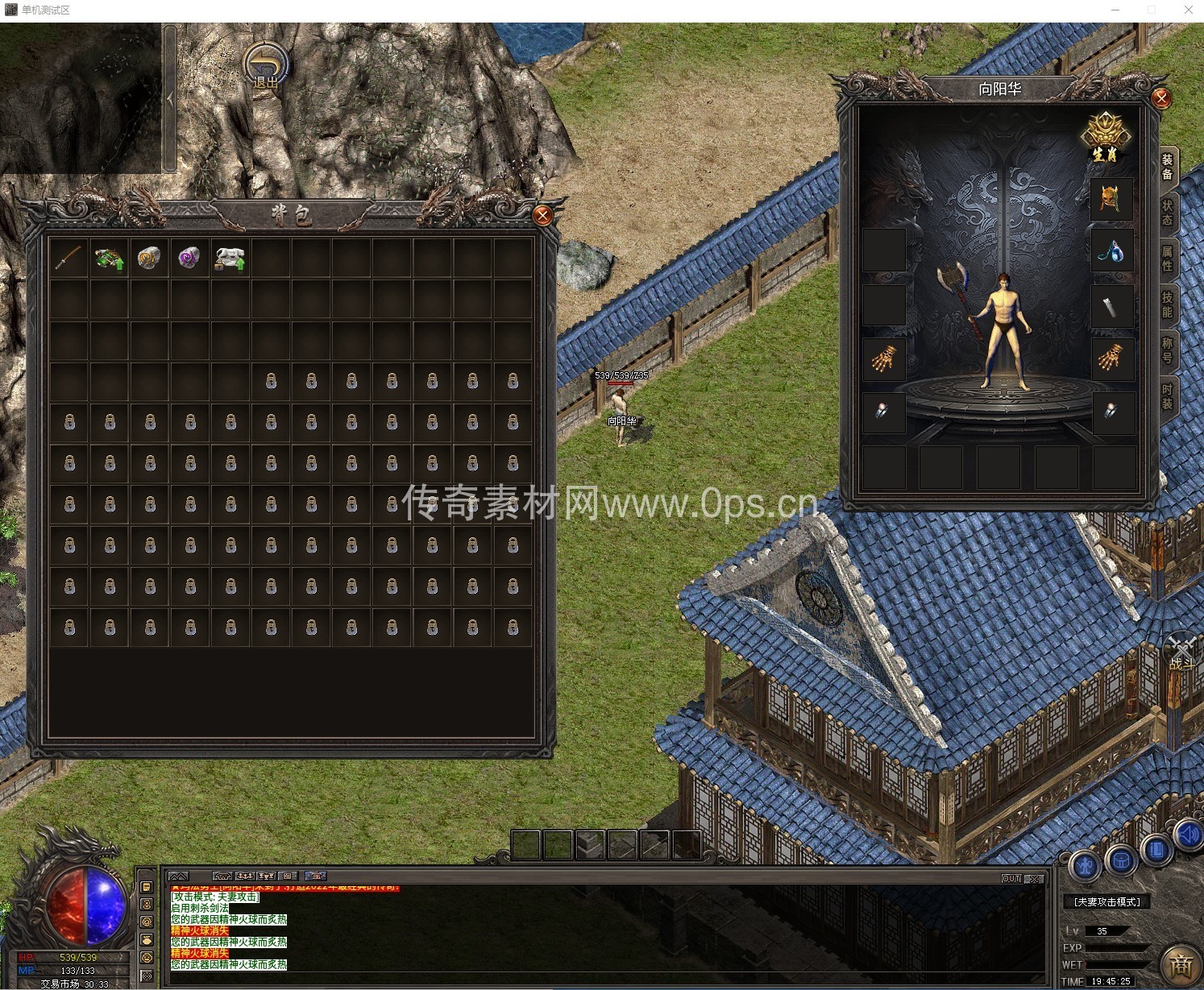The height and width of the screenshot is (990, 1204).
Task: Select the locked white beast item
Action: click(x=230, y=259)
